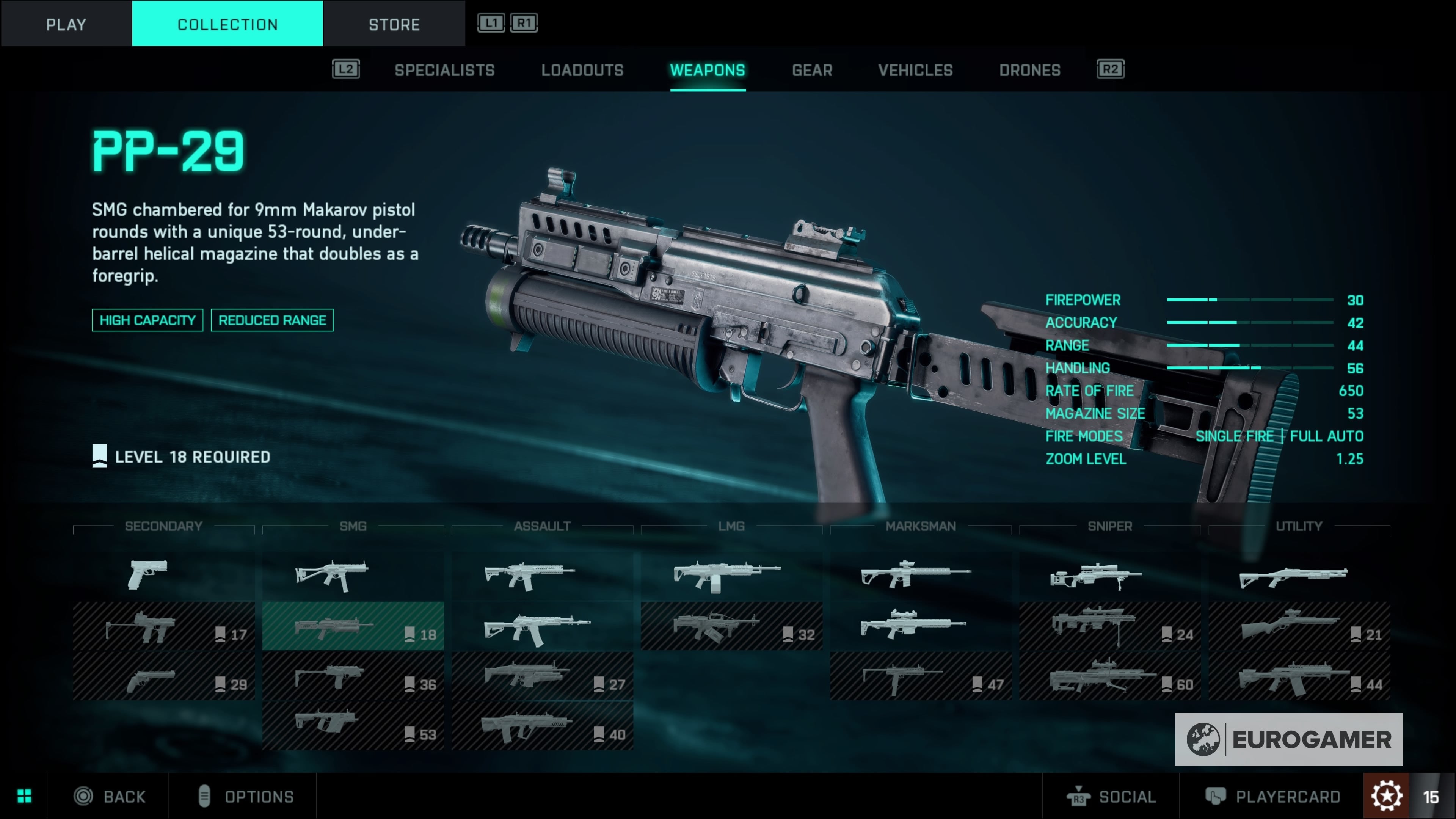Image resolution: width=1456 pixels, height=819 pixels.
Task: Pick the level 47 marksman weapon
Action: (920, 676)
